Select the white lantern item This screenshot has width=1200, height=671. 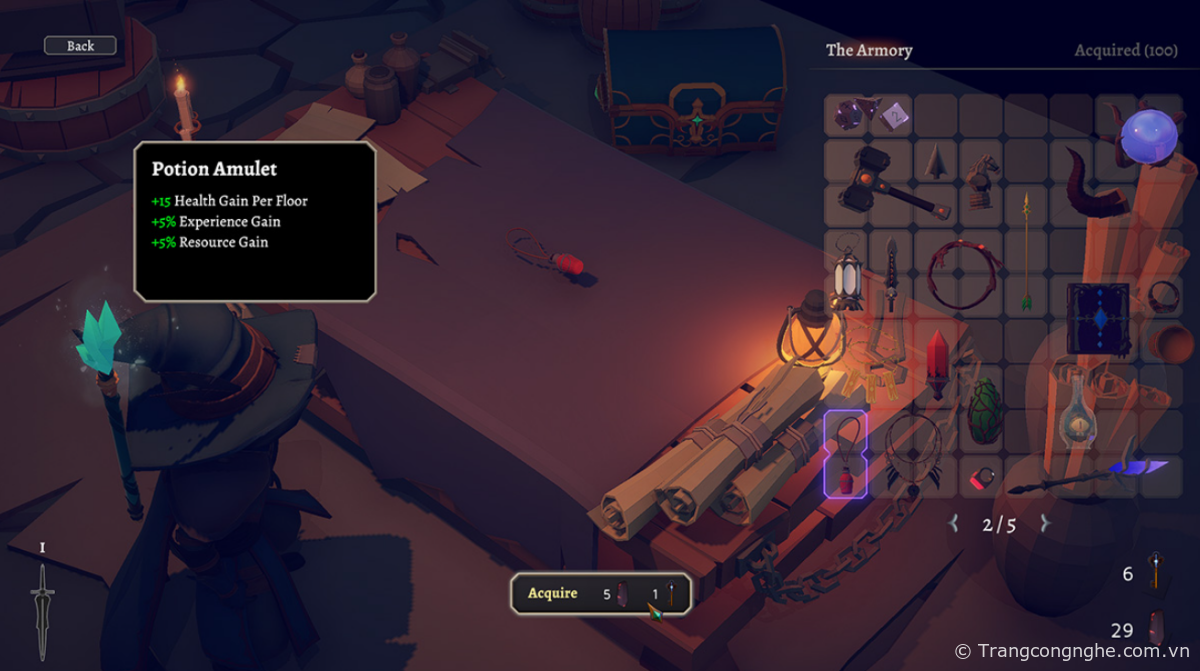(846, 273)
